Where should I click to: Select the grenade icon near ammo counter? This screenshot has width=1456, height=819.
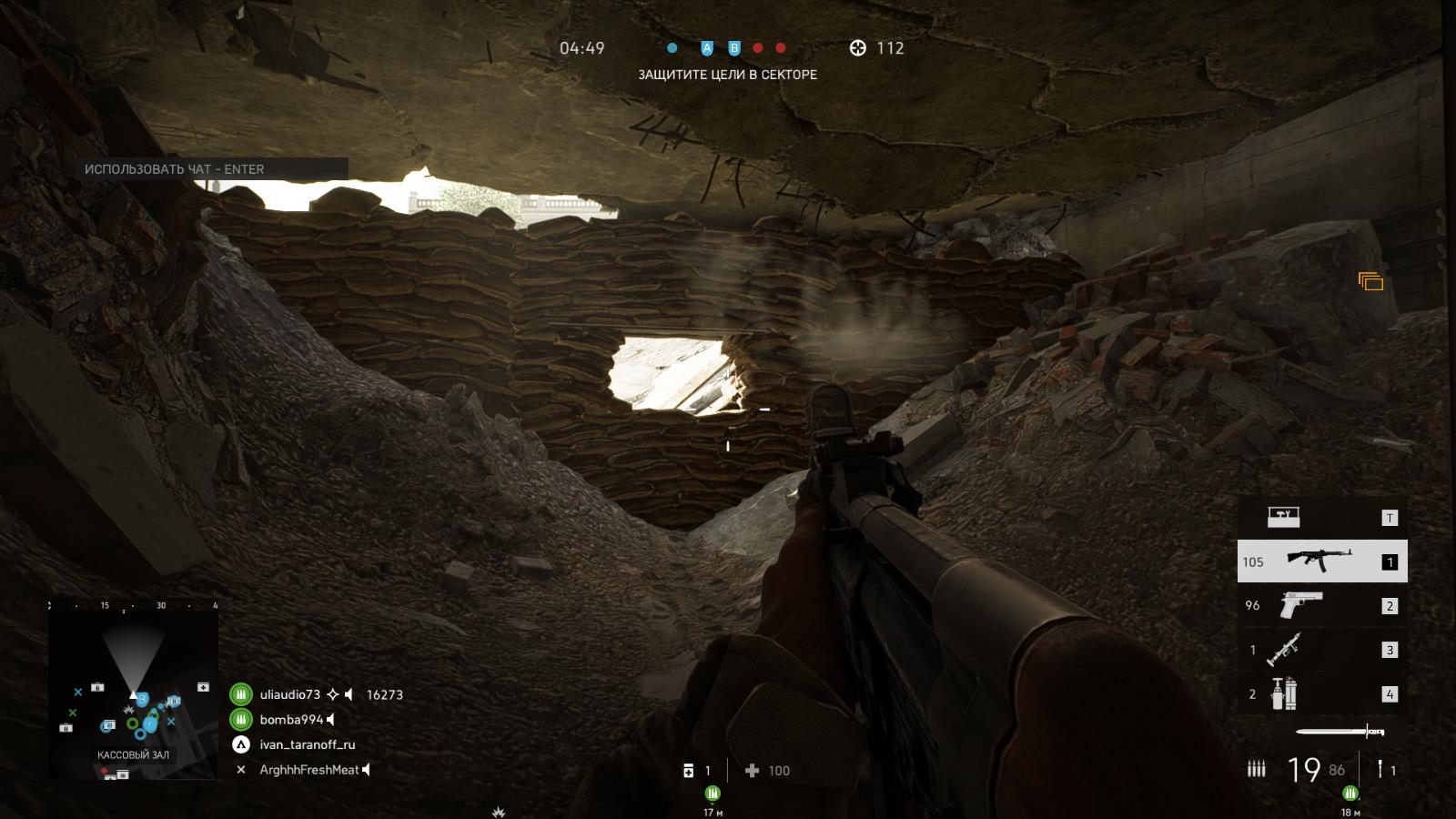click(1380, 770)
